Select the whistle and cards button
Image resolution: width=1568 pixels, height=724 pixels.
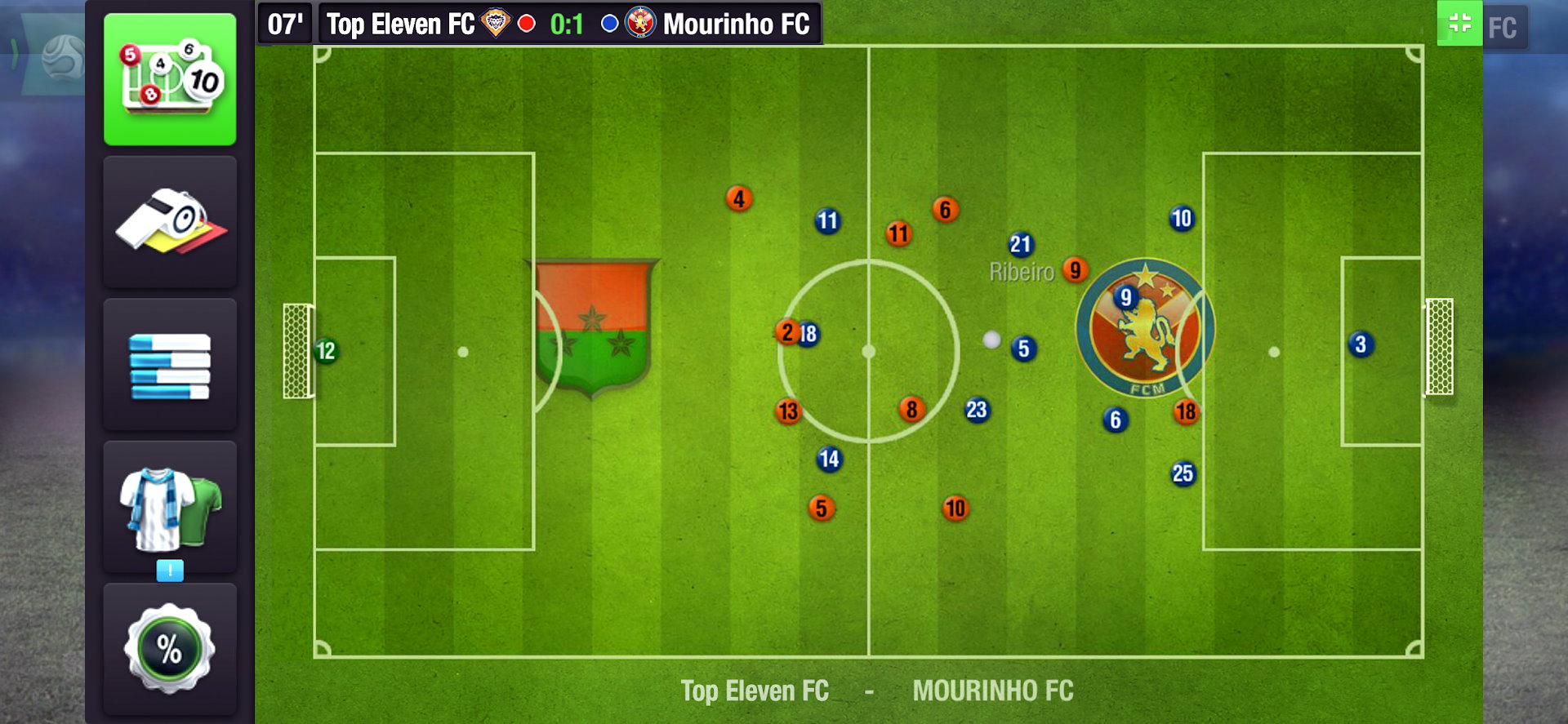pos(170,222)
